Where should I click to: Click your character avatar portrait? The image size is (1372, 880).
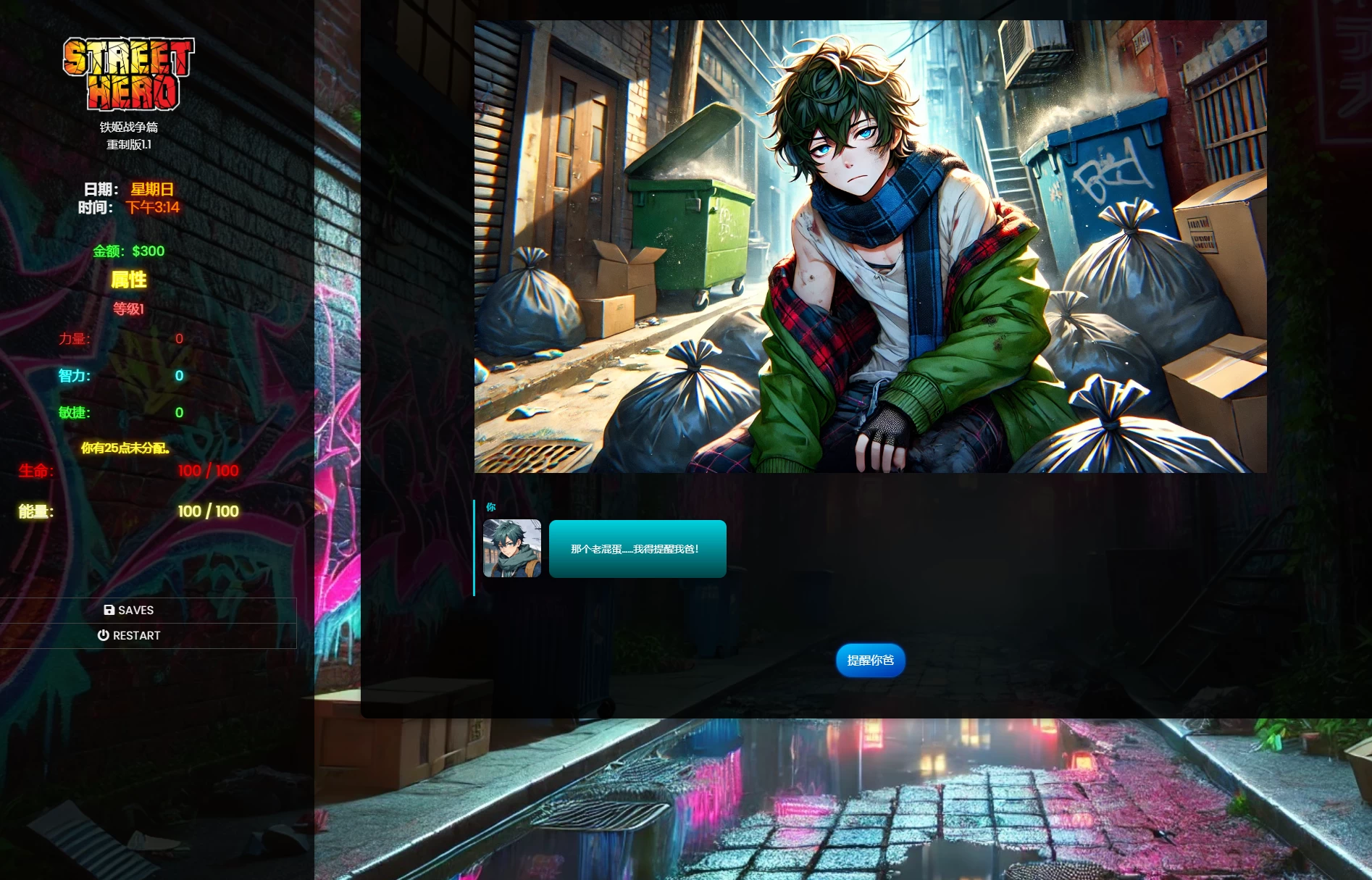point(511,548)
